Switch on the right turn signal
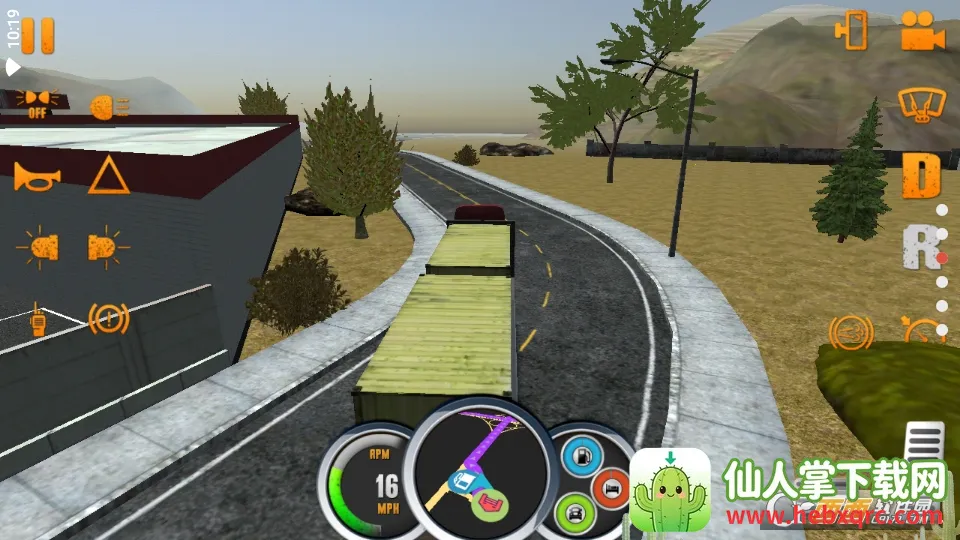This screenshot has width=960, height=540. [108, 246]
